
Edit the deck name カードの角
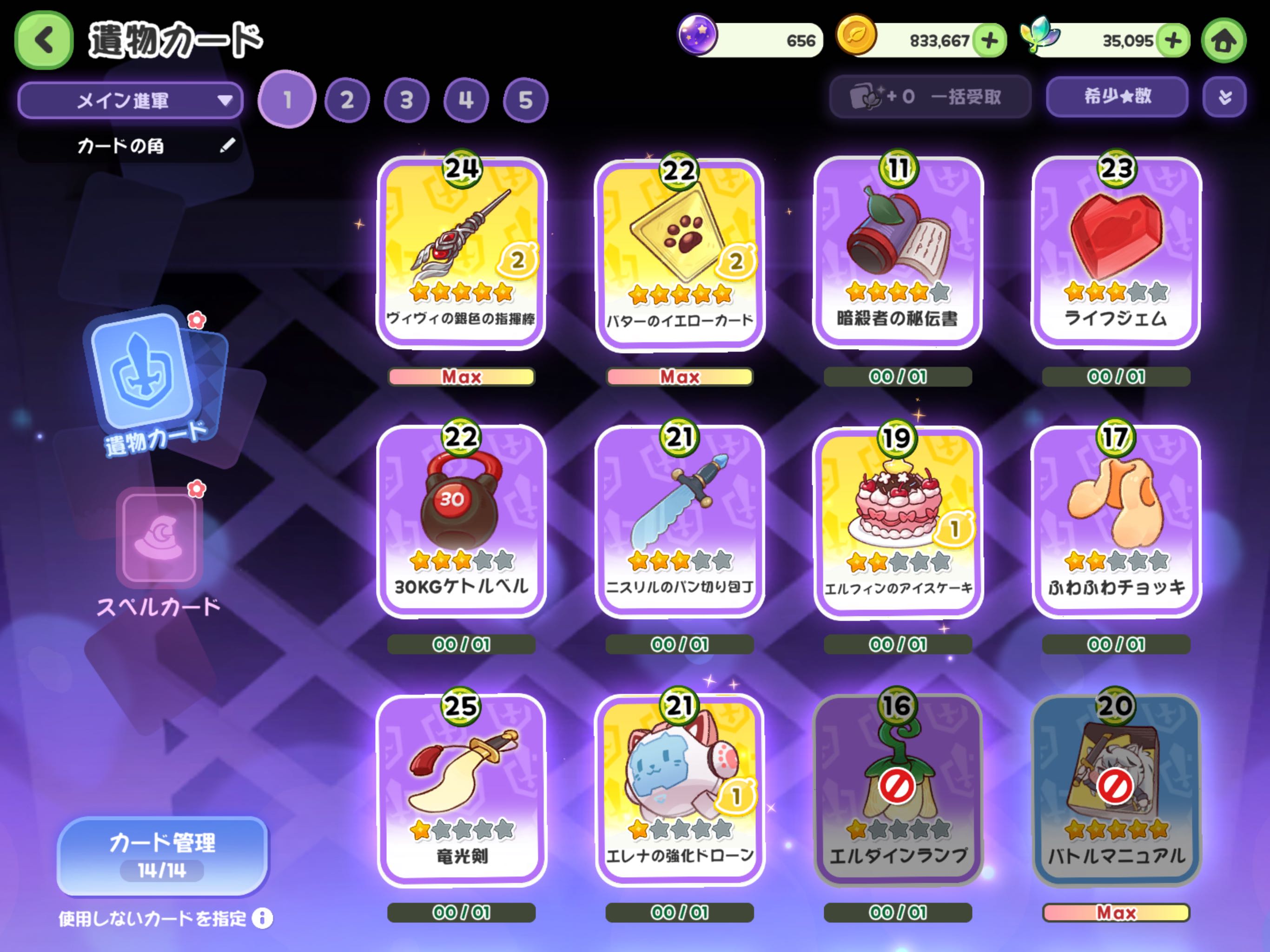click(227, 145)
